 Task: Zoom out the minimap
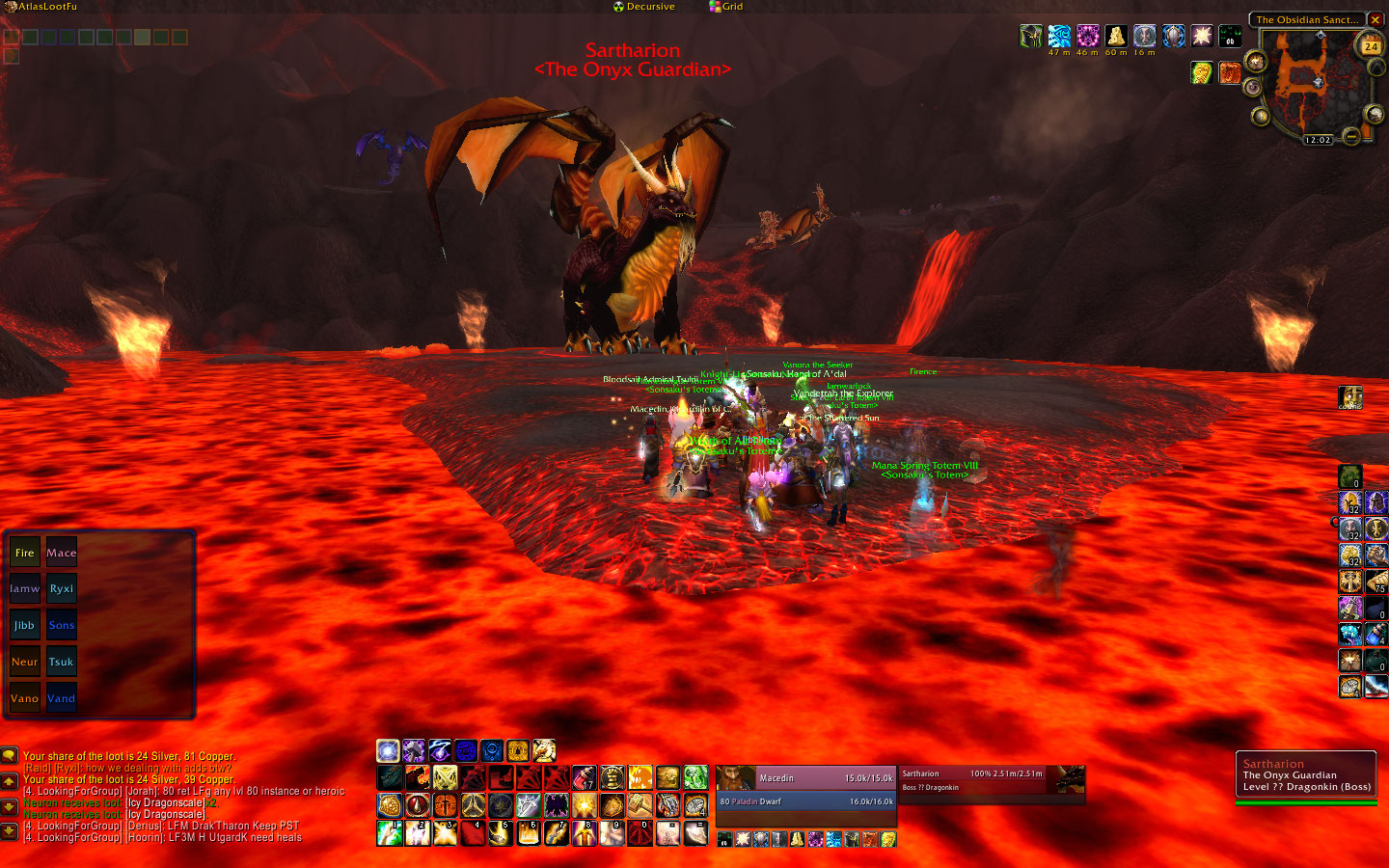click(1351, 138)
